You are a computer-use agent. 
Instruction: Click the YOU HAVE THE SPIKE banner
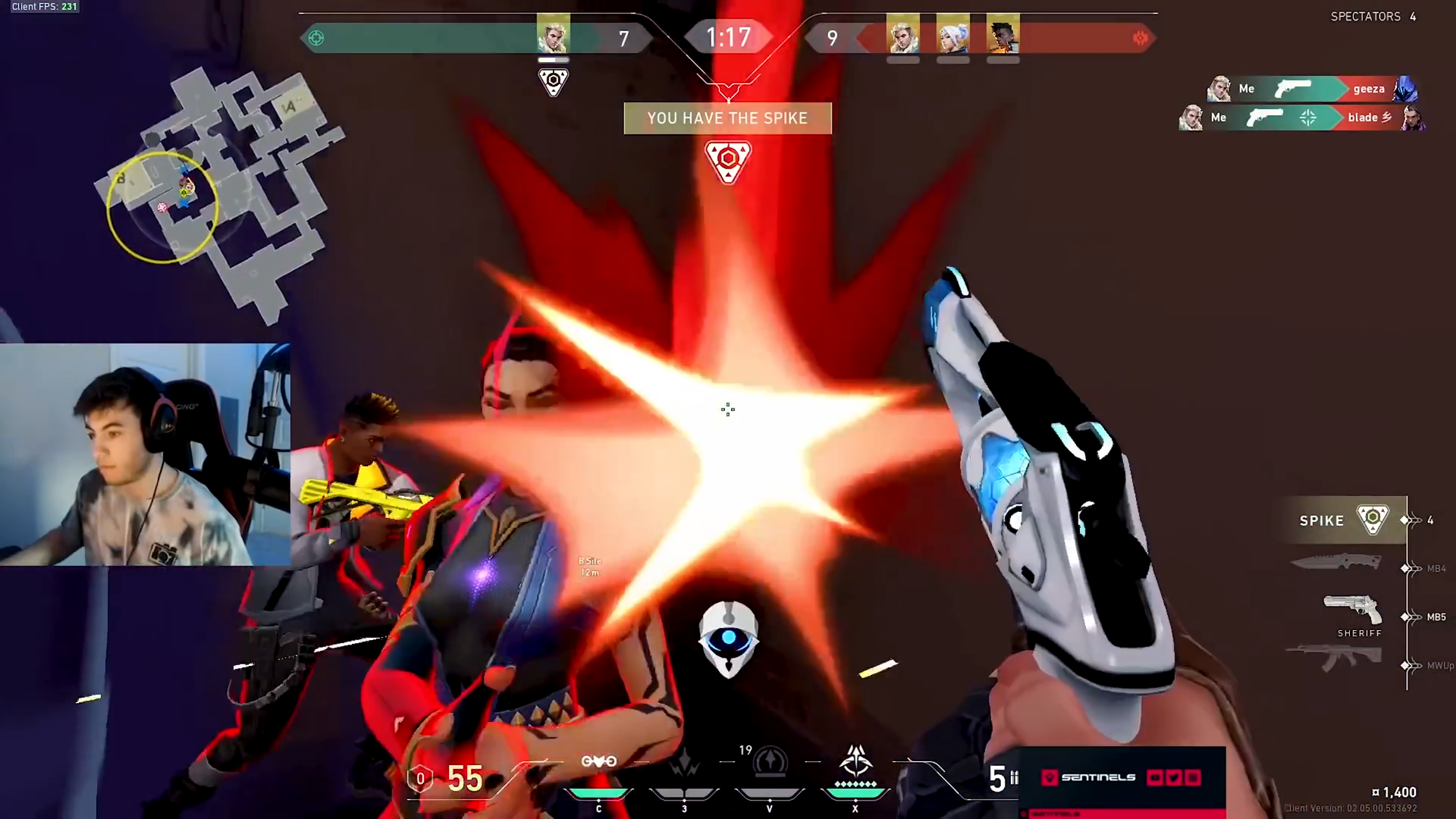tap(727, 118)
